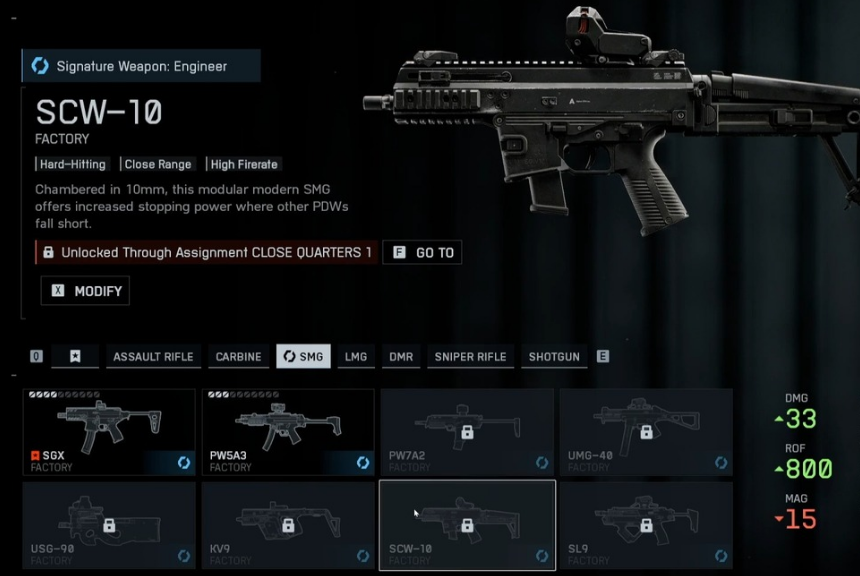The height and width of the screenshot is (576, 860).
Task: Go to the Close Quarters 1 assignment
Action: (x=422, y=253)
